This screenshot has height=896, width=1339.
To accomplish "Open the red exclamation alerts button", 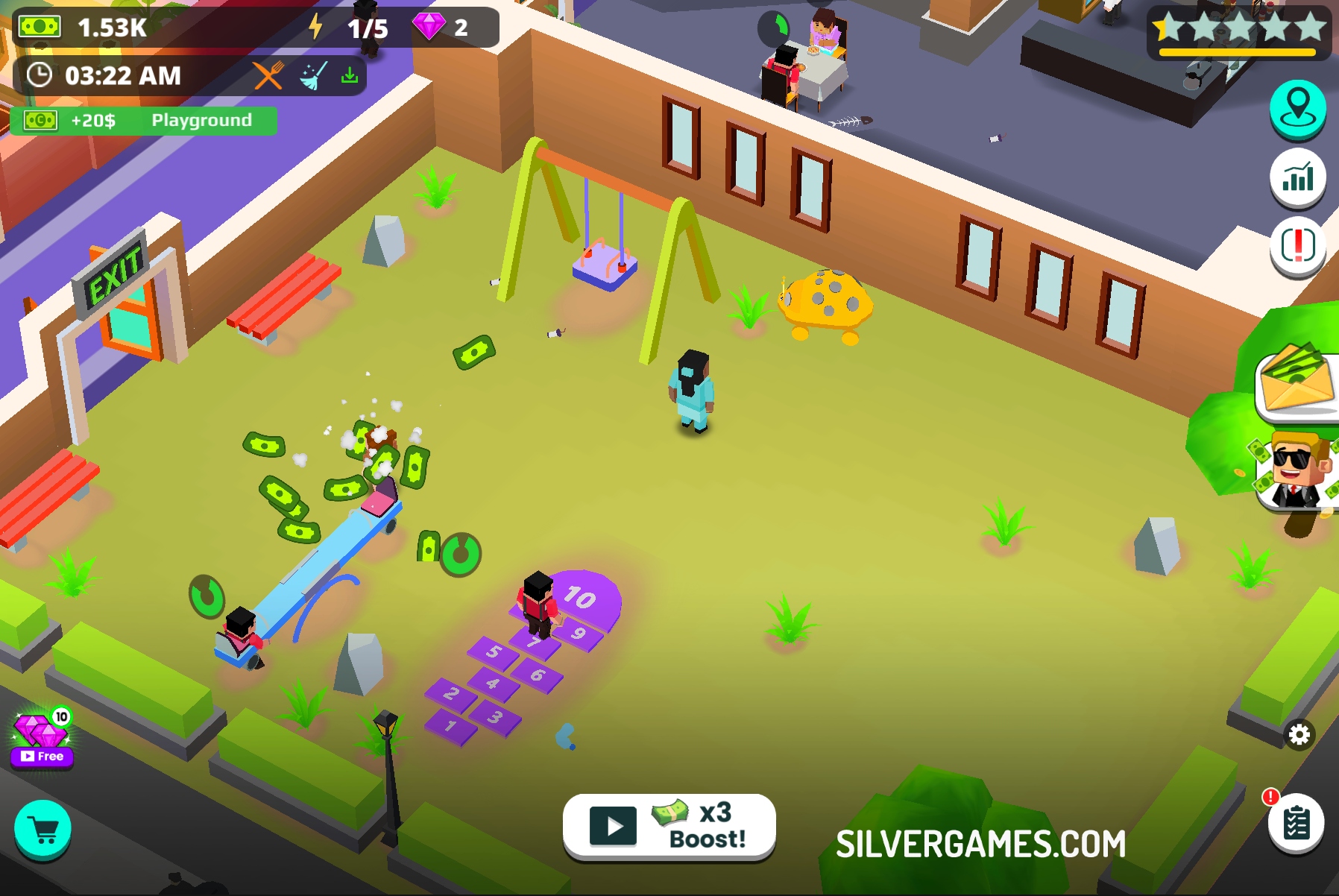I will tap(1297, 245).
